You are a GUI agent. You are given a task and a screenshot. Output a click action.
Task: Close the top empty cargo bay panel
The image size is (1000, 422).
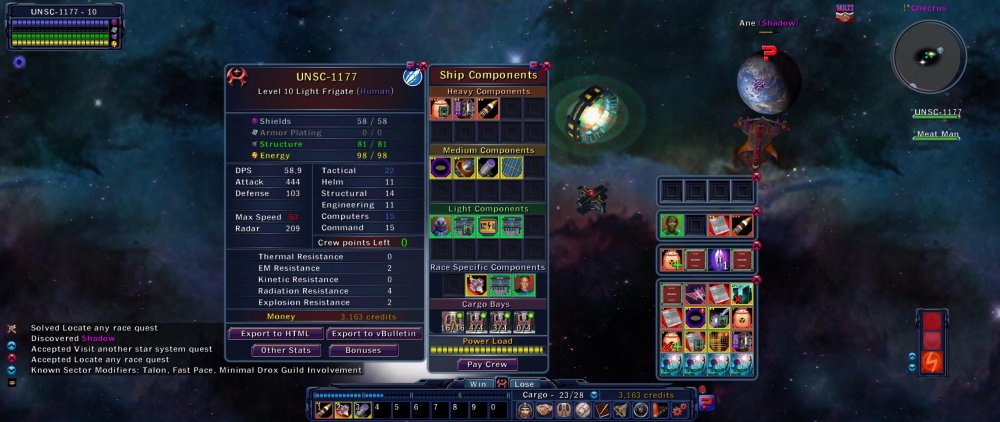pyautogui.click(x=757, y=177)
